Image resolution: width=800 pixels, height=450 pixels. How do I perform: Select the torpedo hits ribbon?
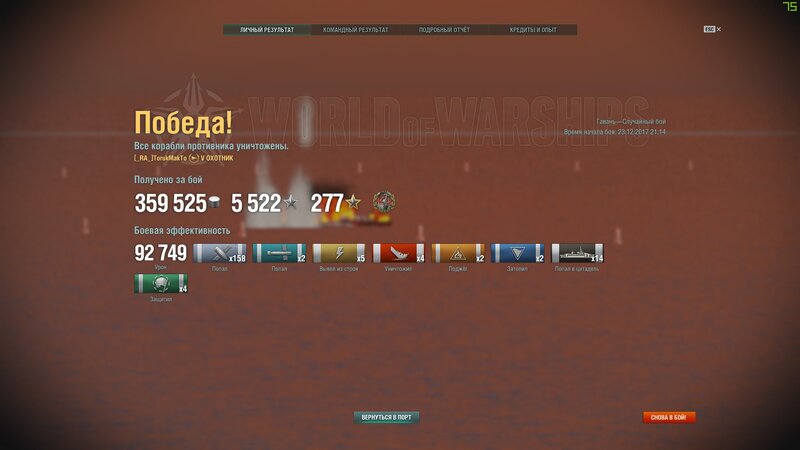pos(280,253)
